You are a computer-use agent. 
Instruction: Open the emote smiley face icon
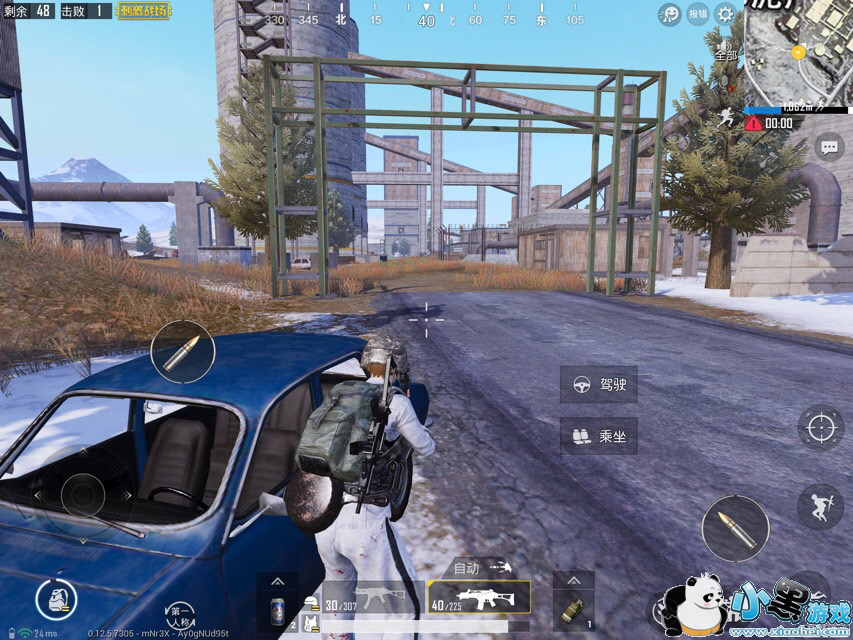coord(670,14)
